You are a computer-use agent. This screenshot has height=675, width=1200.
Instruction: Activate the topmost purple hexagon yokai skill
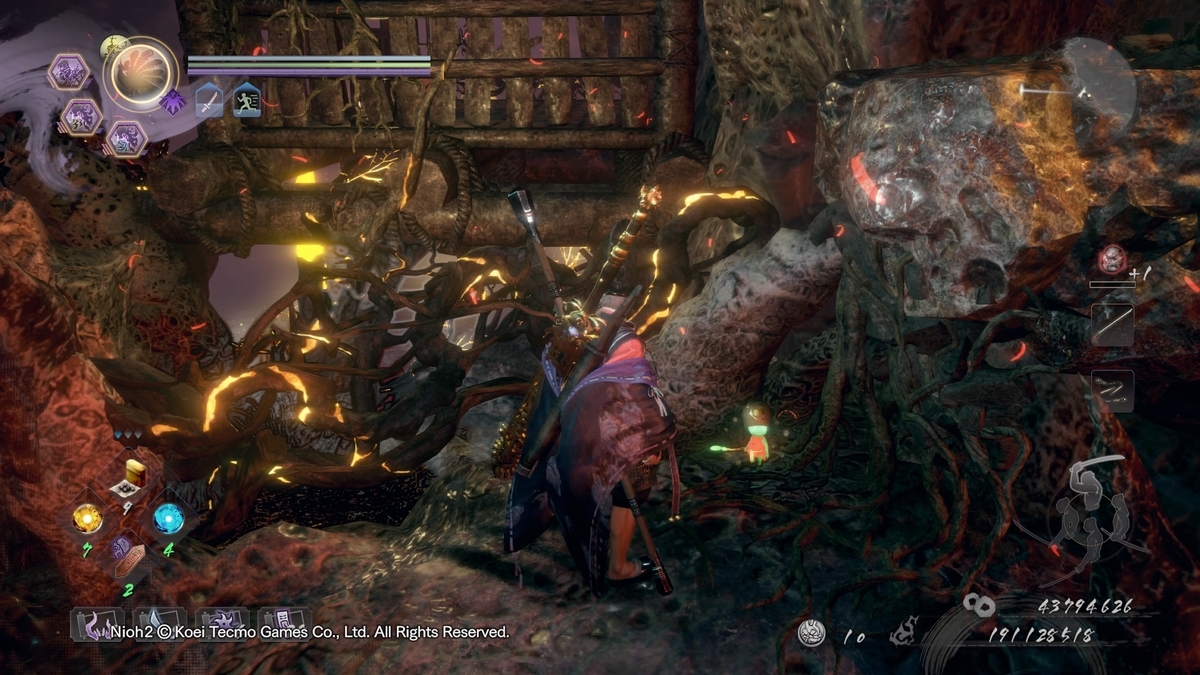click(69, 72)
